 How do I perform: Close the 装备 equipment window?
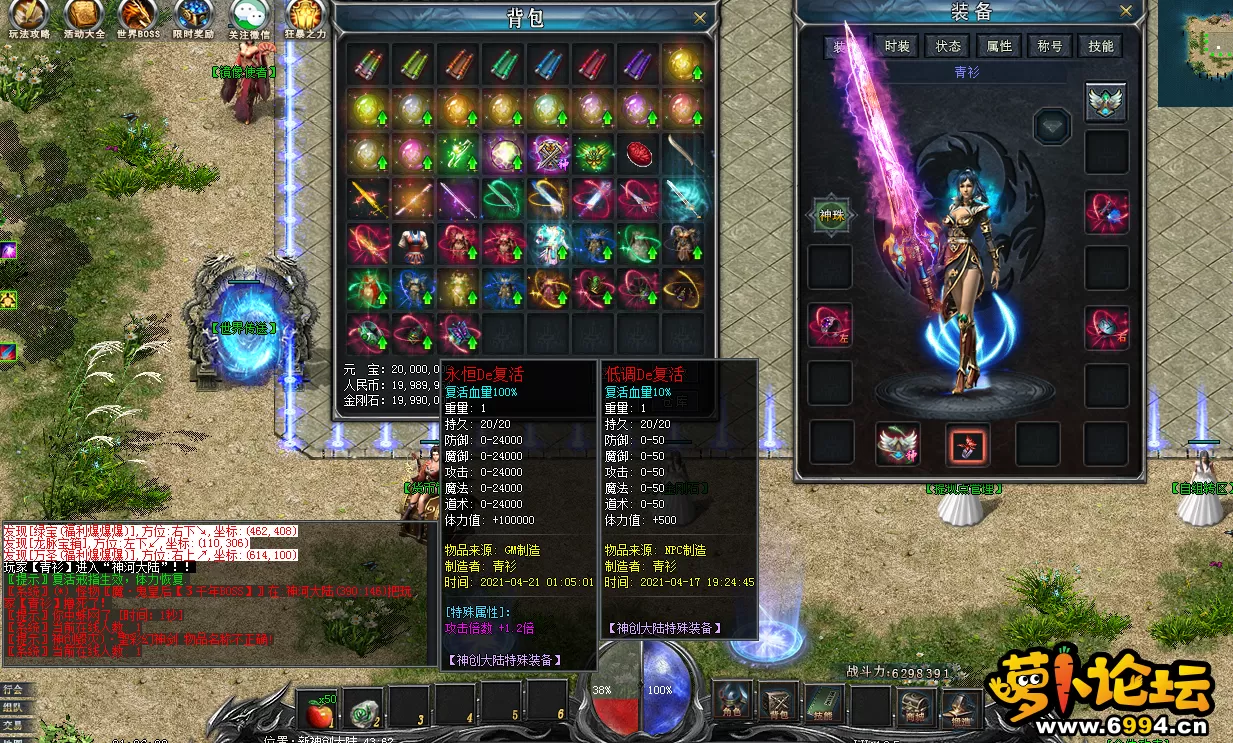tap(1127, 11)
